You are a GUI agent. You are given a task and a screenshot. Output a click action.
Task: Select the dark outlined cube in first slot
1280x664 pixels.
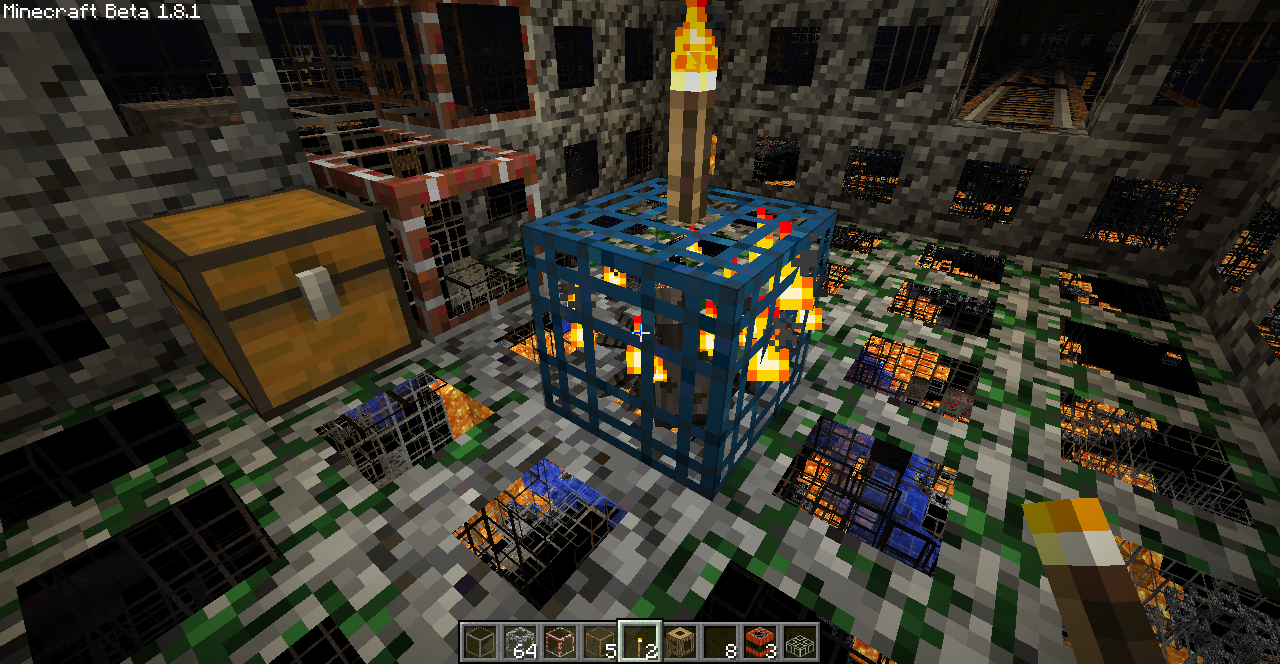pyautogui.click(x=480, y=641)
